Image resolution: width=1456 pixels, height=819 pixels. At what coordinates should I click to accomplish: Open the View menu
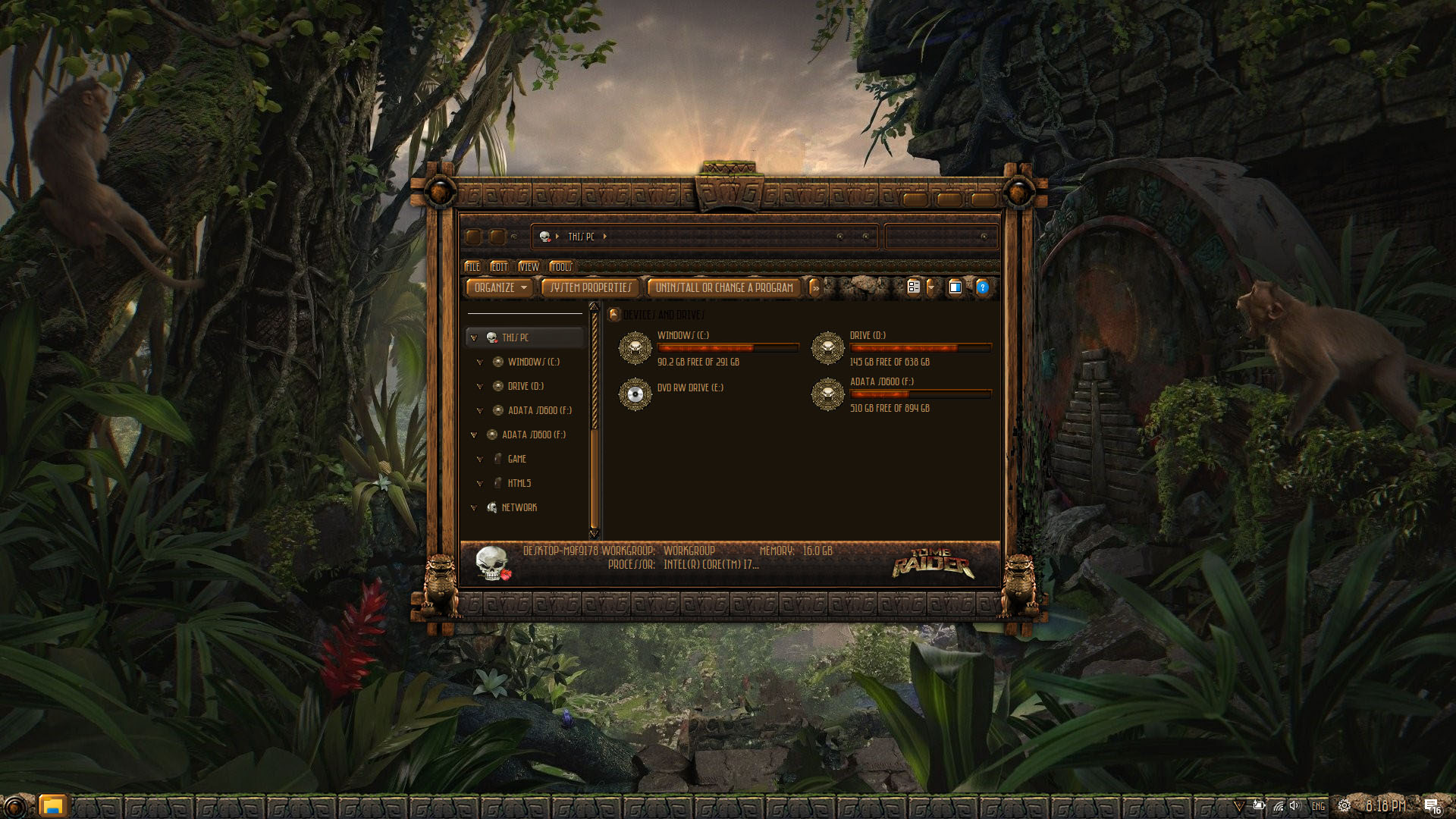529,267
